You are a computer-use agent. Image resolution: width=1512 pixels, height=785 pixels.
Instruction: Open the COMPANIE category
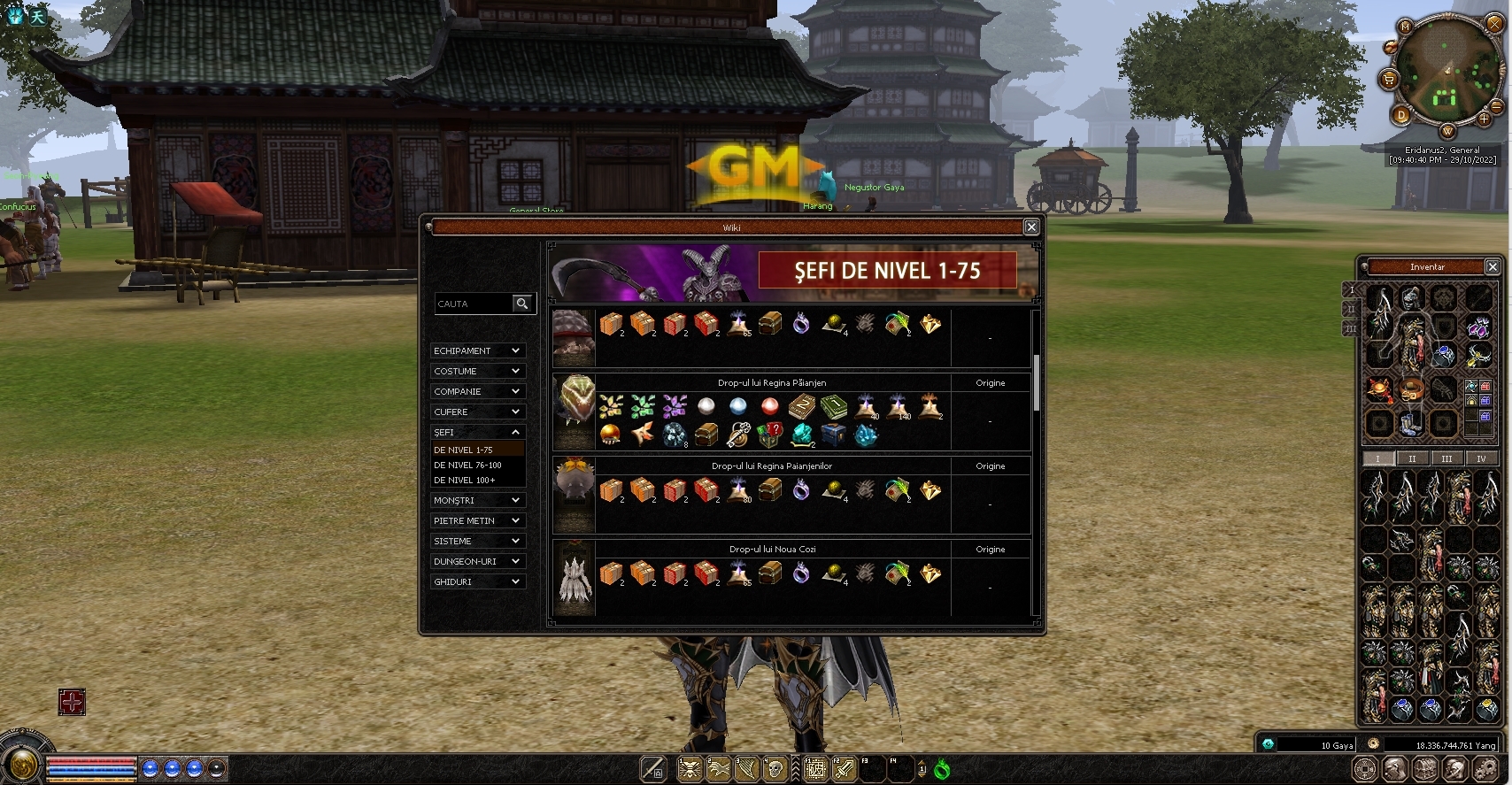[x=477, y=391]
